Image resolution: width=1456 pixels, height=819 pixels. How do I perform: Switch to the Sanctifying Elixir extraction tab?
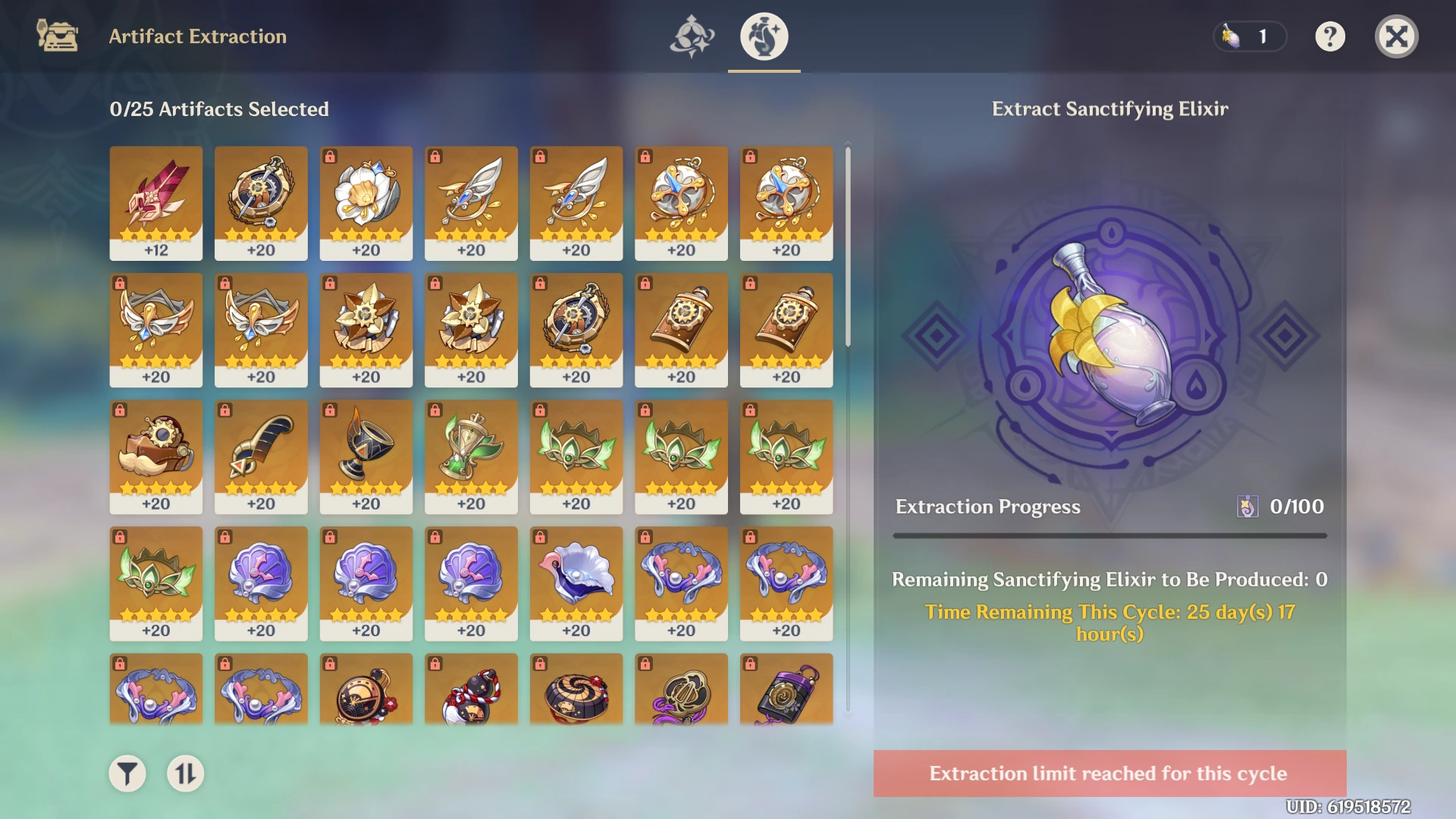(764, 36)
